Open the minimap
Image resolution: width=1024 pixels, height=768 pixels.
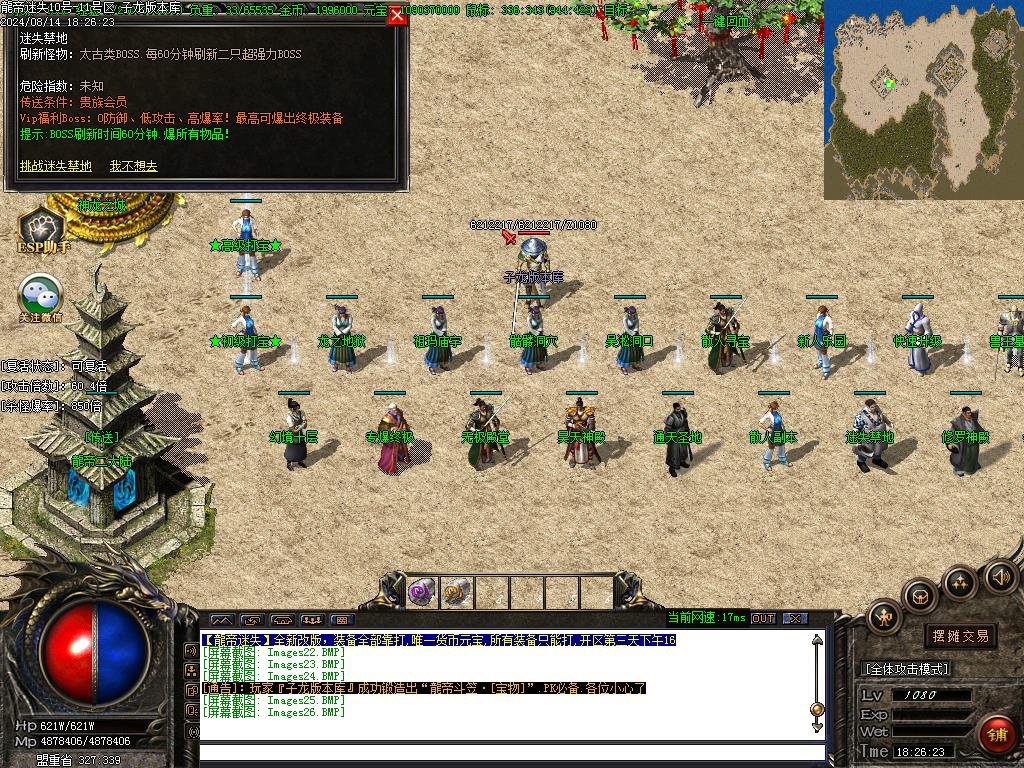click(x=923, y=100)
